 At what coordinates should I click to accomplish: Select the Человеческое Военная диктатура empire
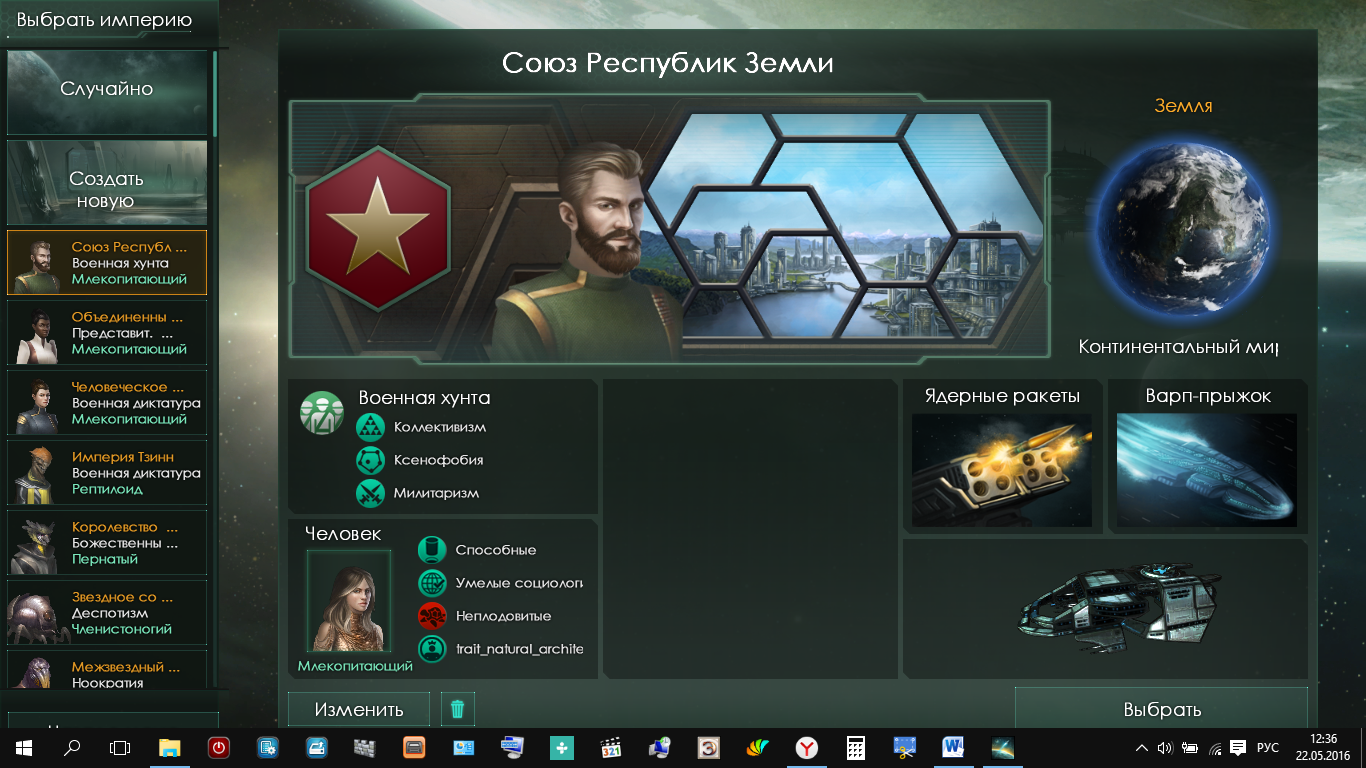click(x=107, y=403)
